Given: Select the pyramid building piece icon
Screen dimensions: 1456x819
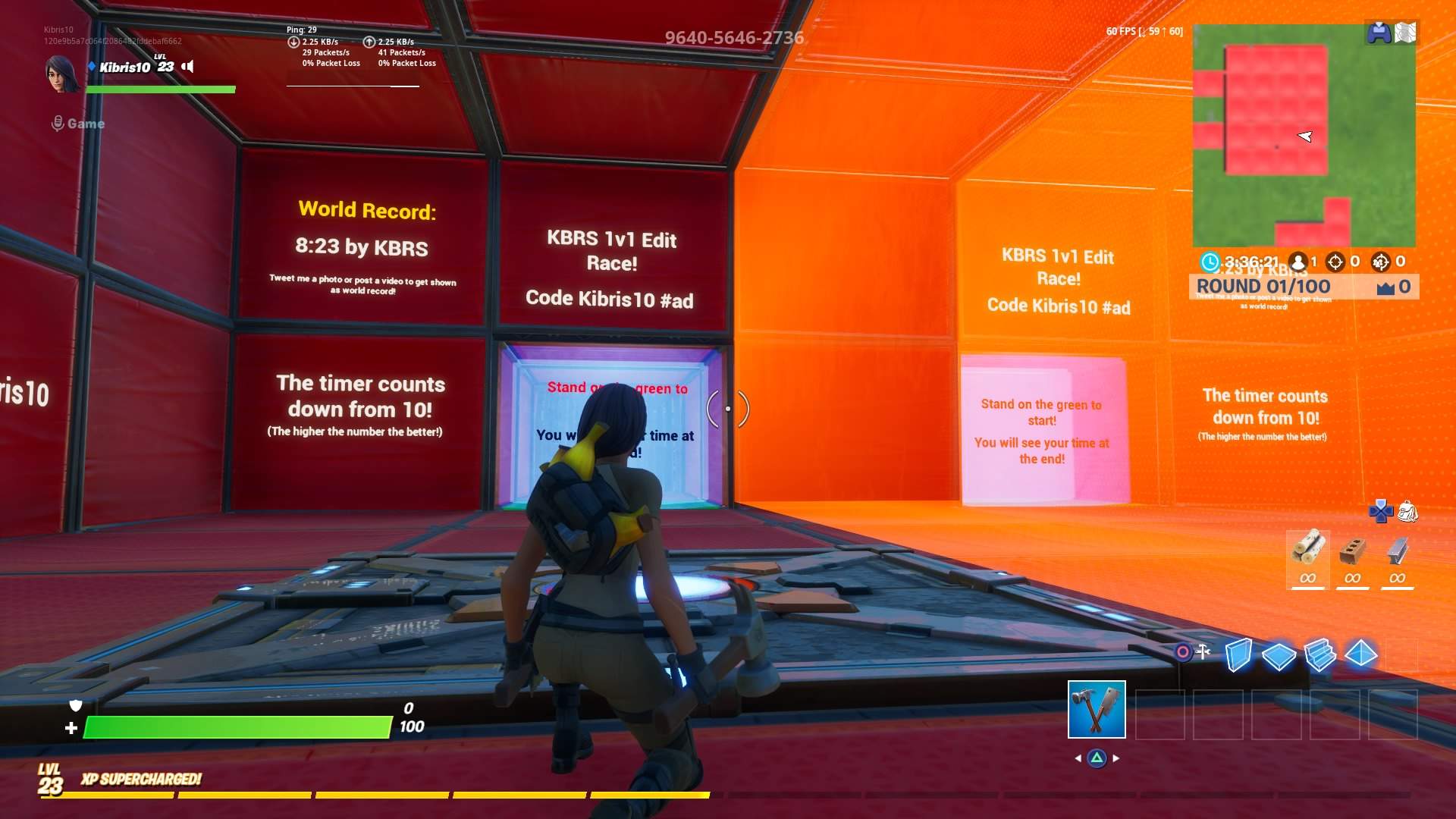Looking at the screenshot, I should point(1363,651).
